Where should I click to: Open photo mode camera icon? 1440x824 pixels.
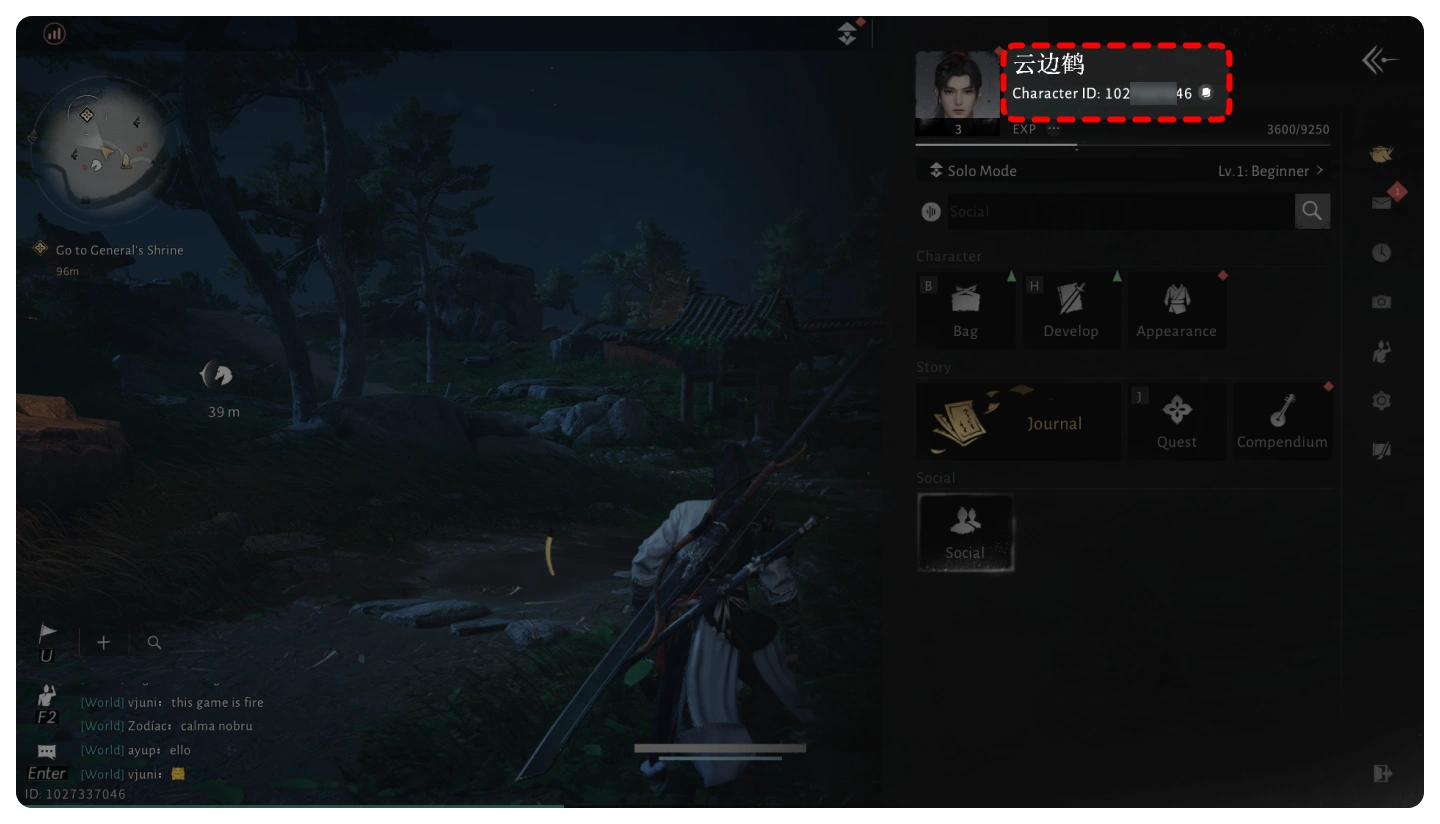click(x=1382, y=302)
